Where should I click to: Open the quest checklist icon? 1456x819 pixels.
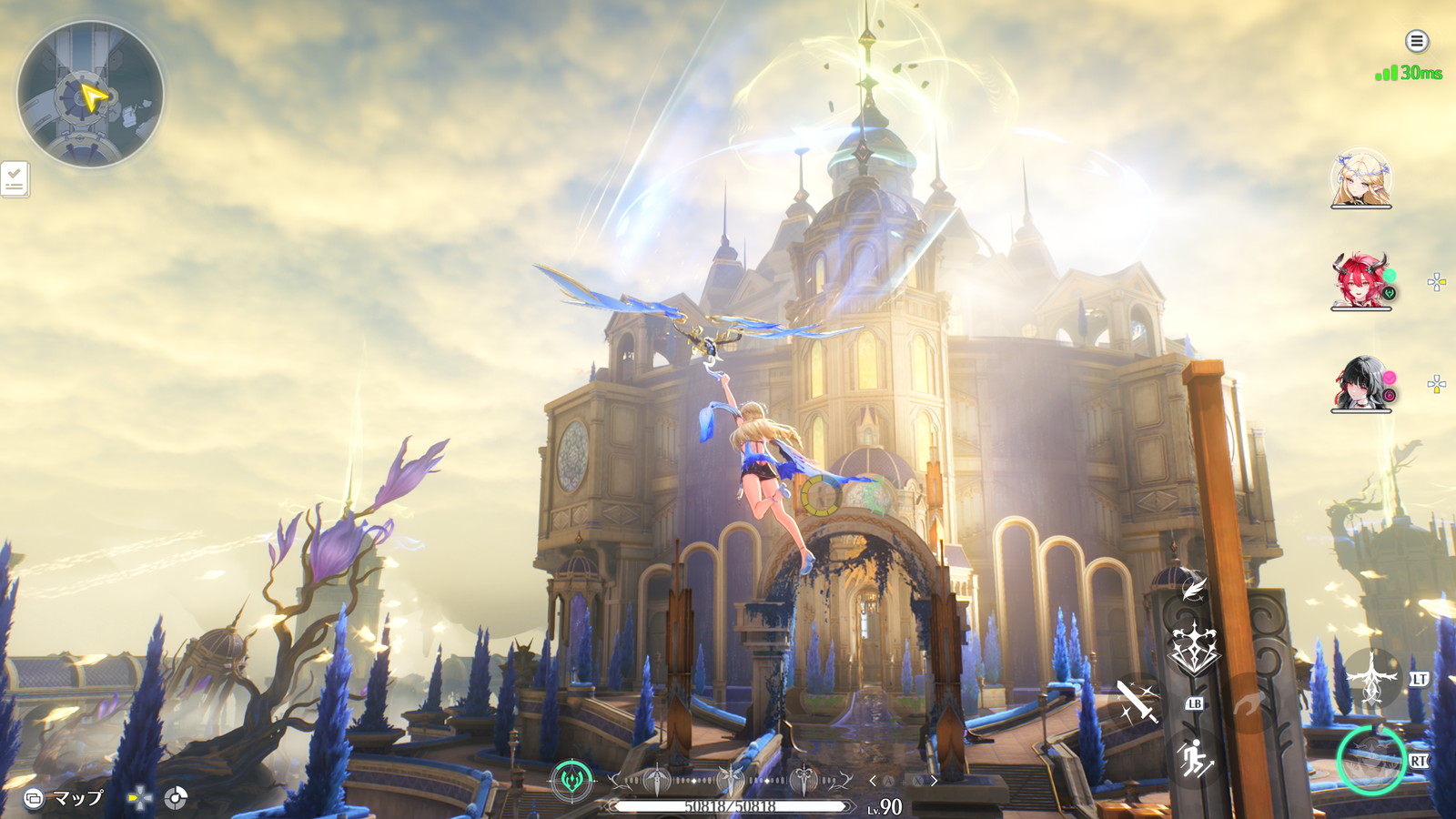(15, 179)
